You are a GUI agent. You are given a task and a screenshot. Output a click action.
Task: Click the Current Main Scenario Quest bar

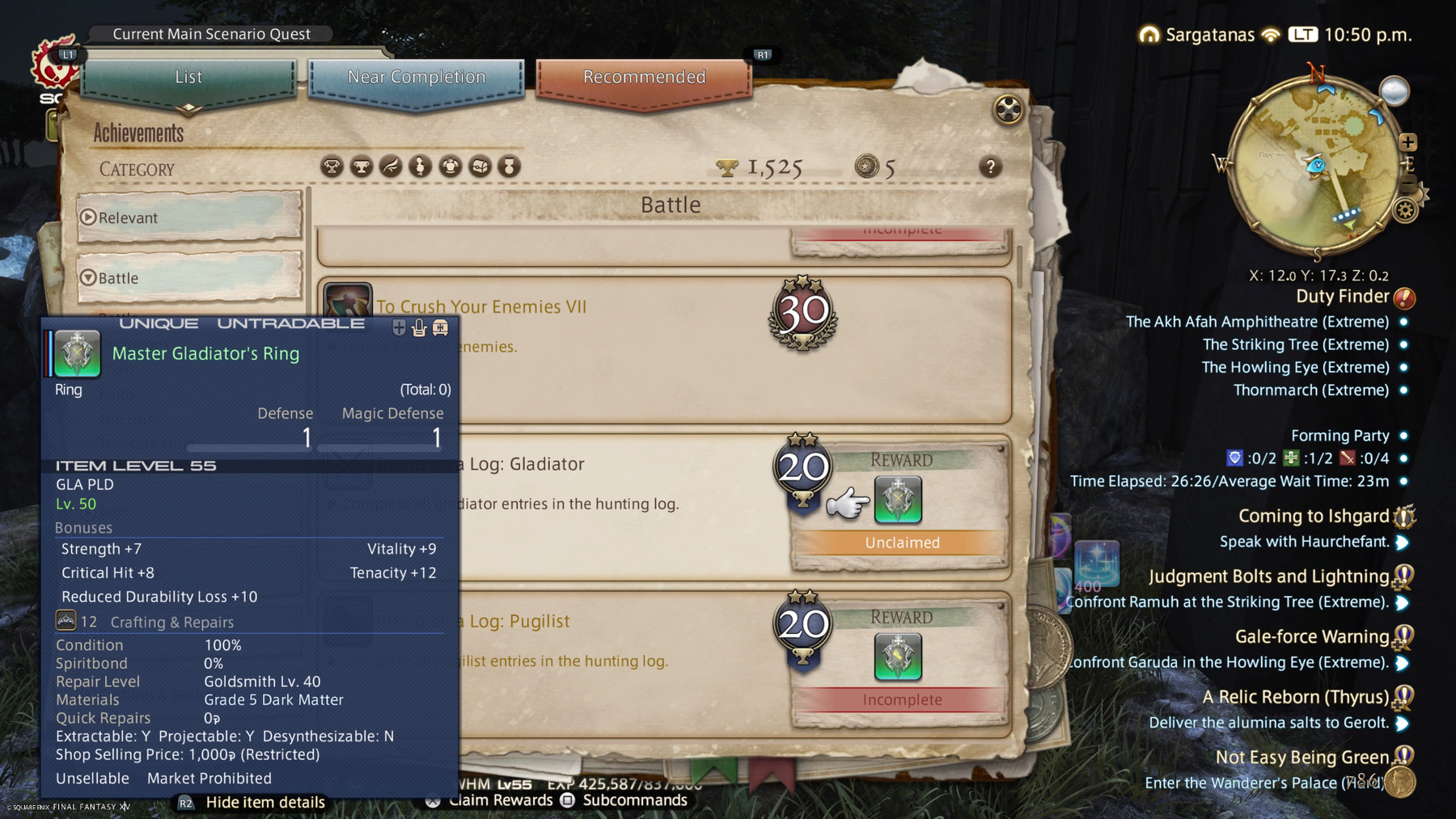[211, 34]
